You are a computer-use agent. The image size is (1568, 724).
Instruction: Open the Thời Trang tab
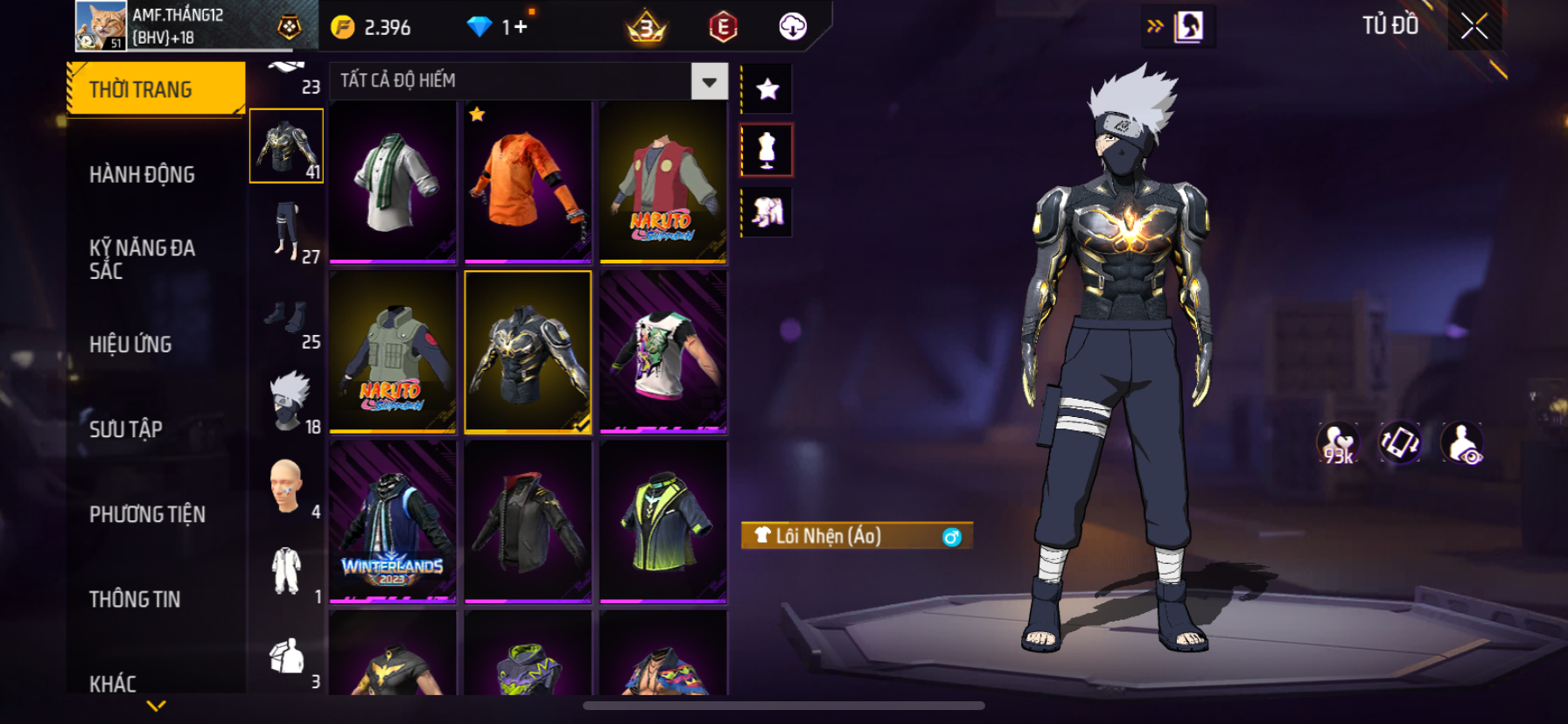click(x=155, y=89)
